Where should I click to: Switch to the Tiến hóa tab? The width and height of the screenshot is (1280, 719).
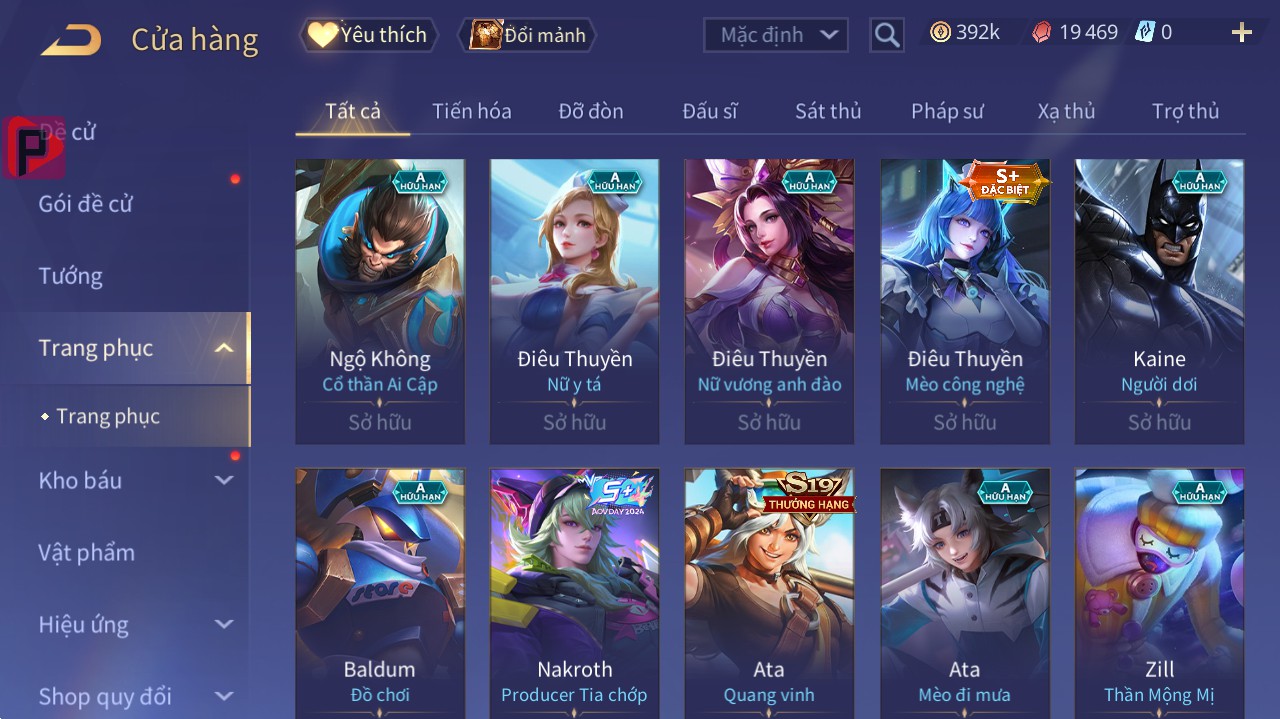coord(471,111)
